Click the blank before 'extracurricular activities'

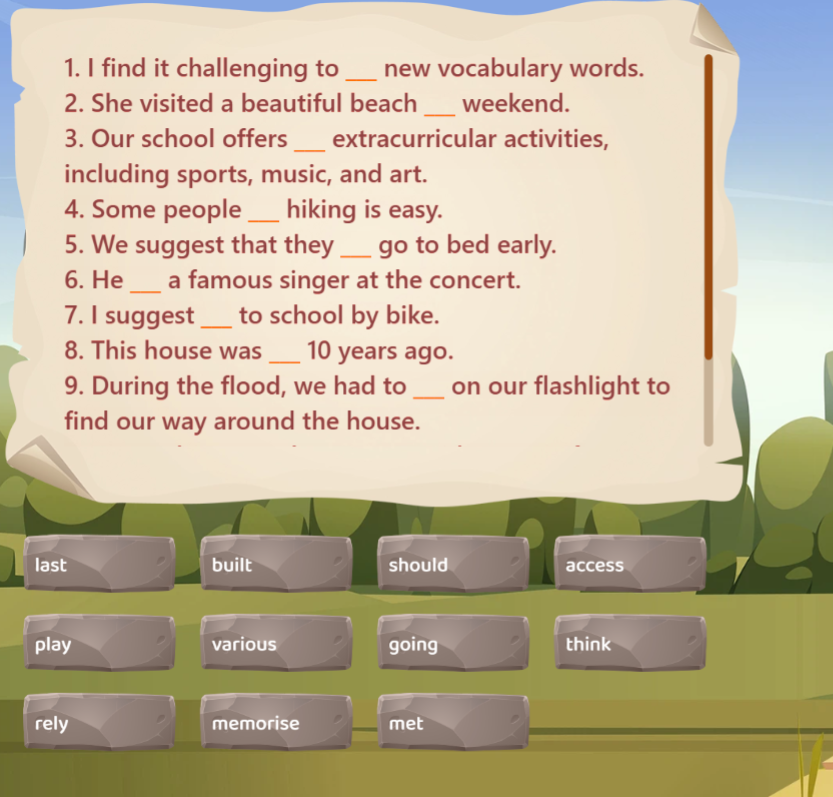tap(310, 142)
